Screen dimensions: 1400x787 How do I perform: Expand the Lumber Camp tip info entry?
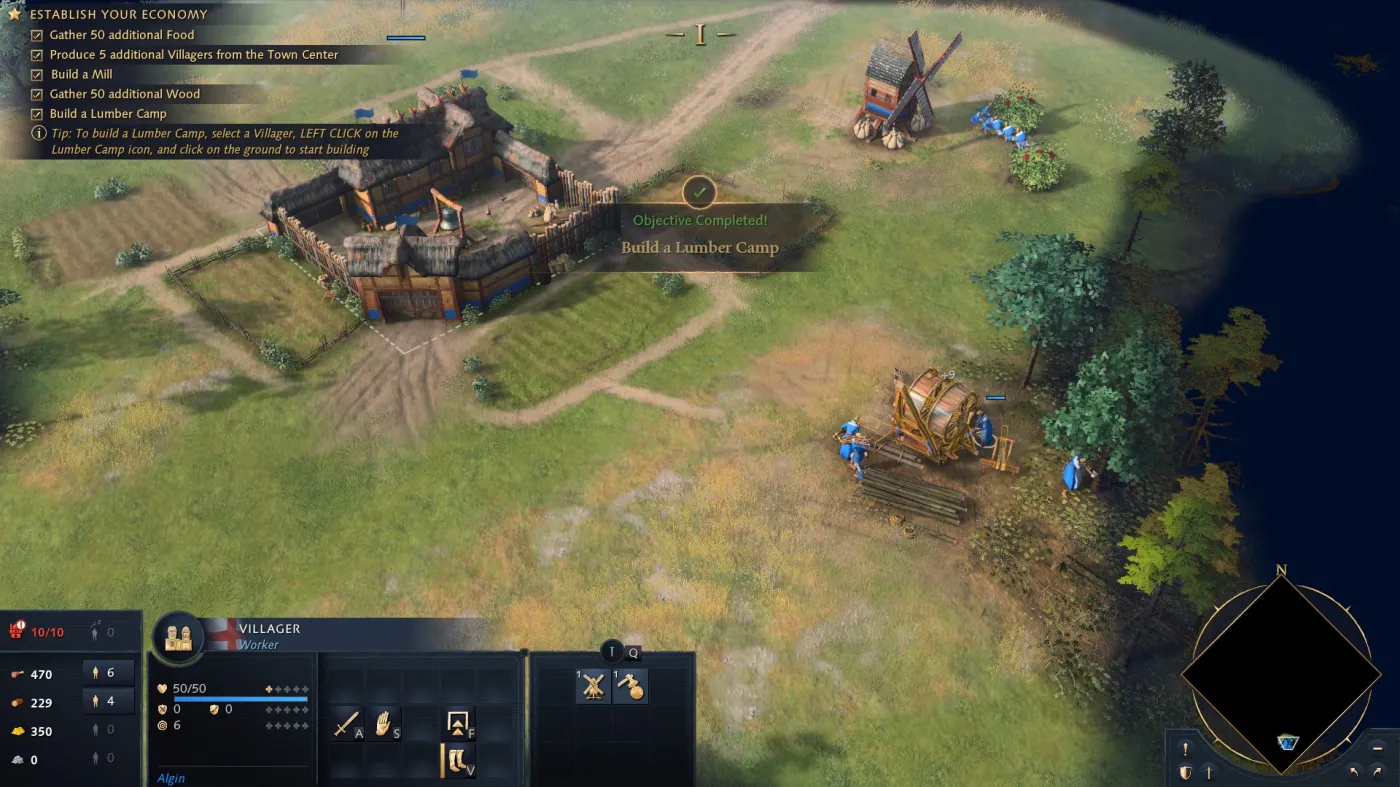click(x=37, y=133)
